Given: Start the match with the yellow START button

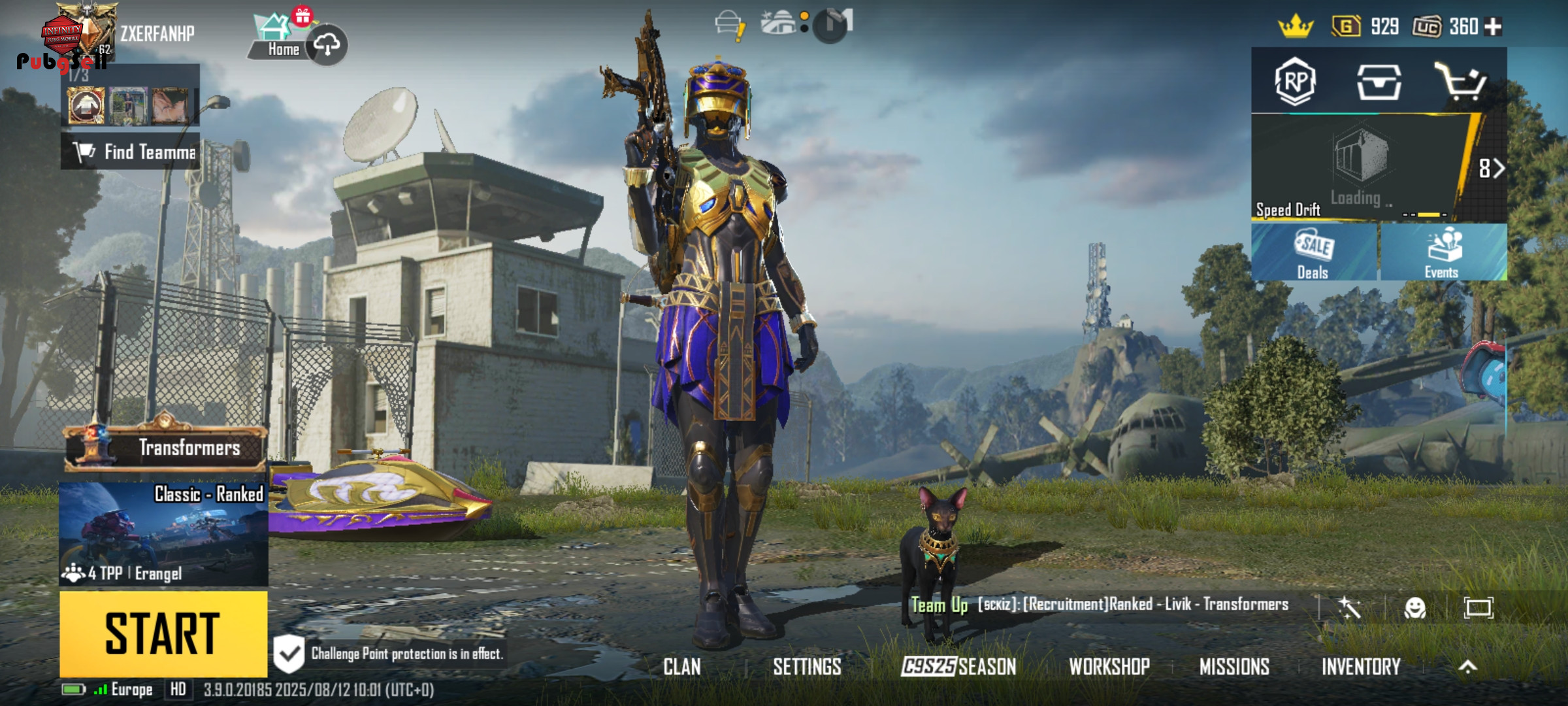Looking at the screenshot, I should click(163, 633).
